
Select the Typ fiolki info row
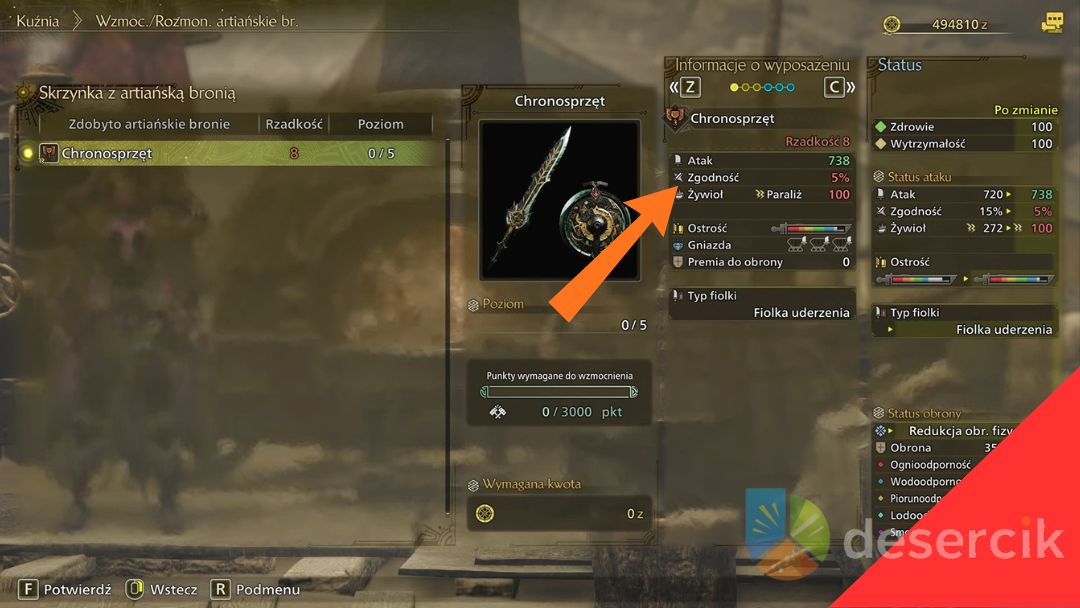761,304
